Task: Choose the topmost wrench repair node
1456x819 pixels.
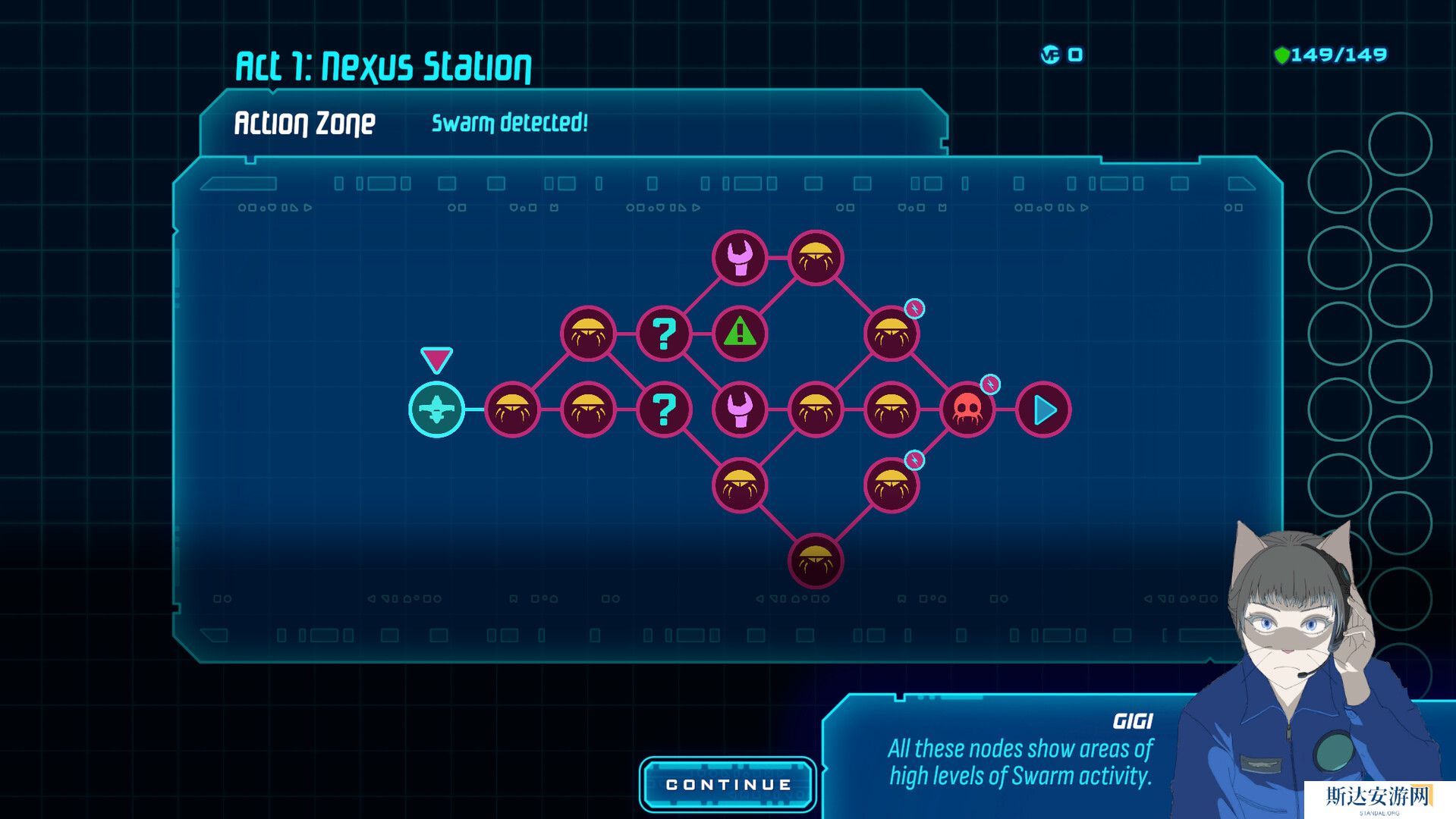Action: coord(740,258)
